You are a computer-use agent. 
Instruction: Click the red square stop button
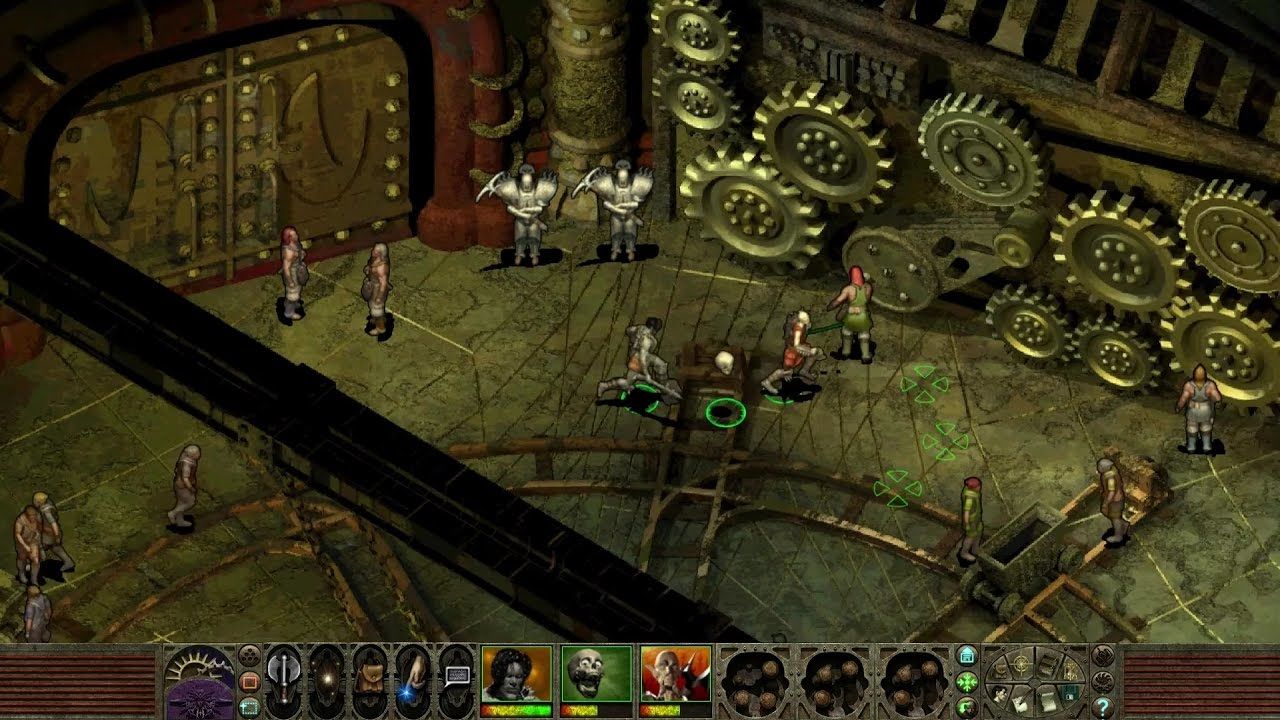(250, 682)
